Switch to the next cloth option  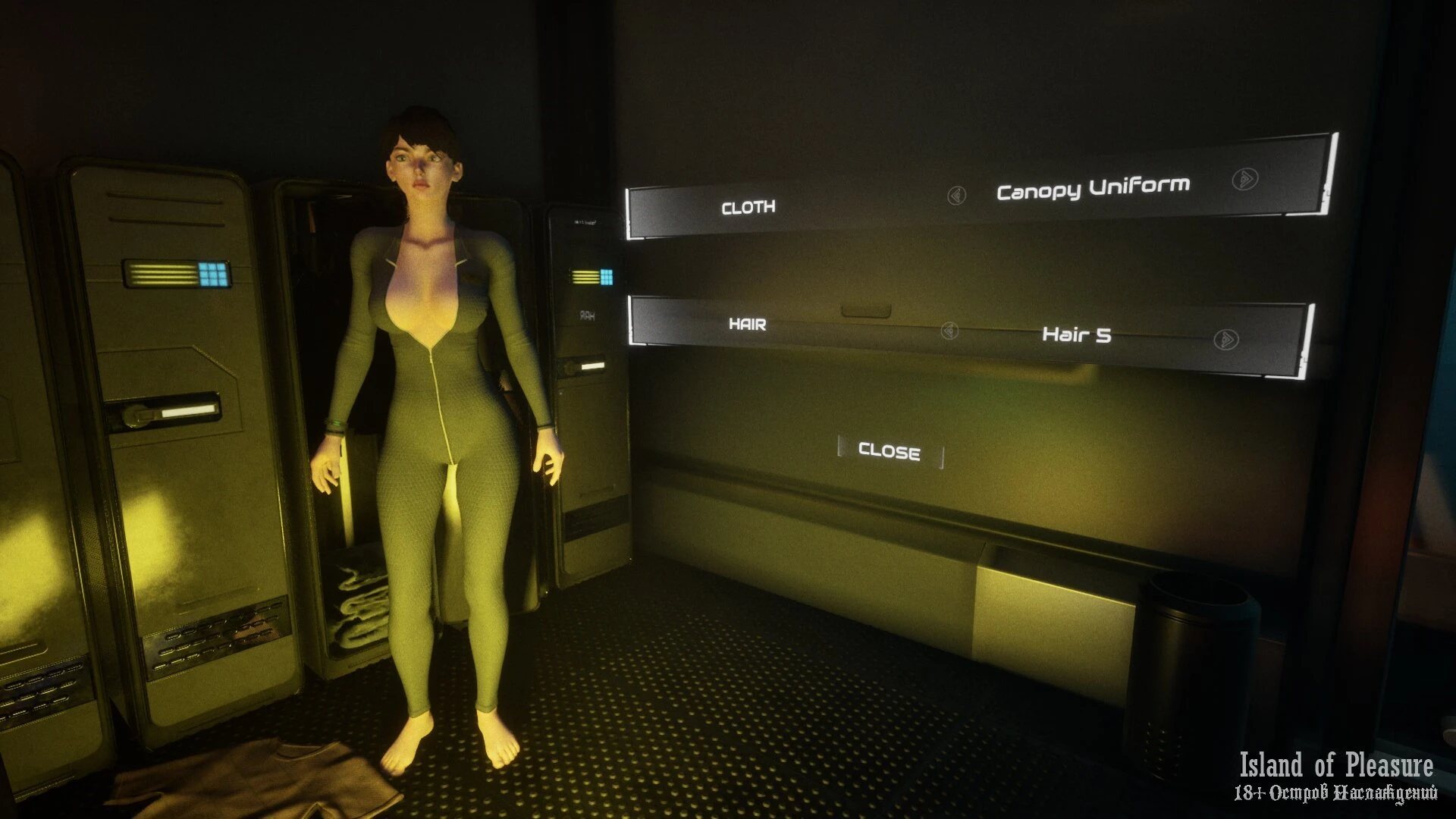(1244, 179)
